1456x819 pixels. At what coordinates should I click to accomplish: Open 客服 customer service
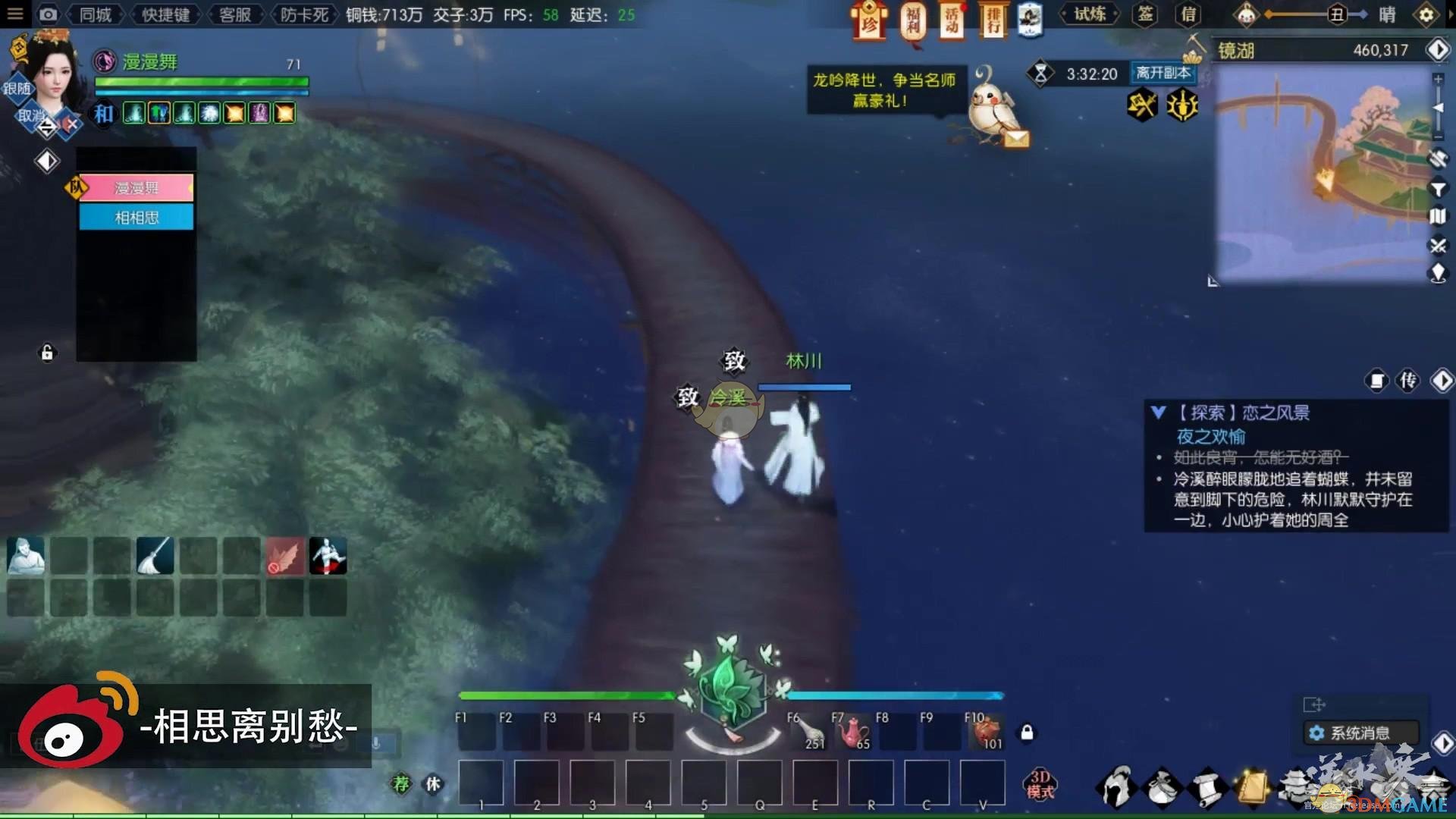pos(235,14)
